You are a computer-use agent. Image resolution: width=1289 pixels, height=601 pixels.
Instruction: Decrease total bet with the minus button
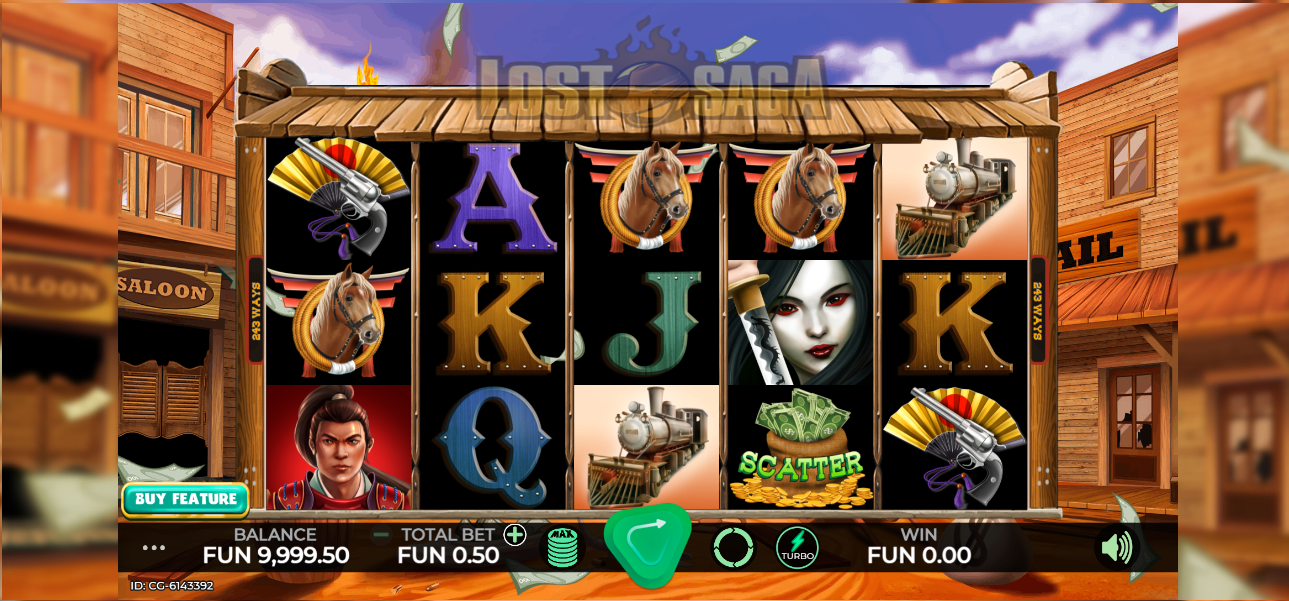pos(381,535)
